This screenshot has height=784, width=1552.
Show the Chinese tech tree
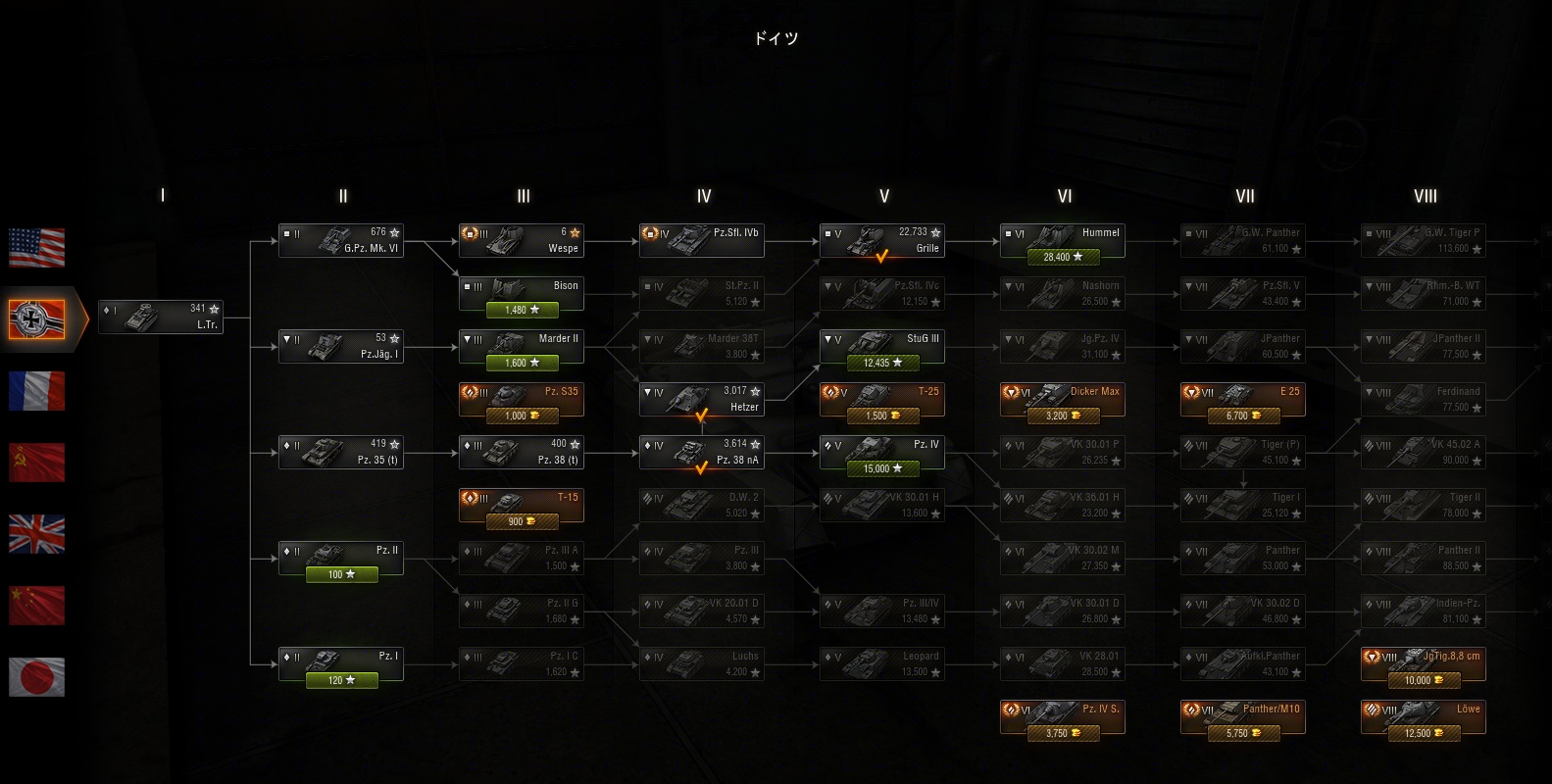tap(37, 606)
